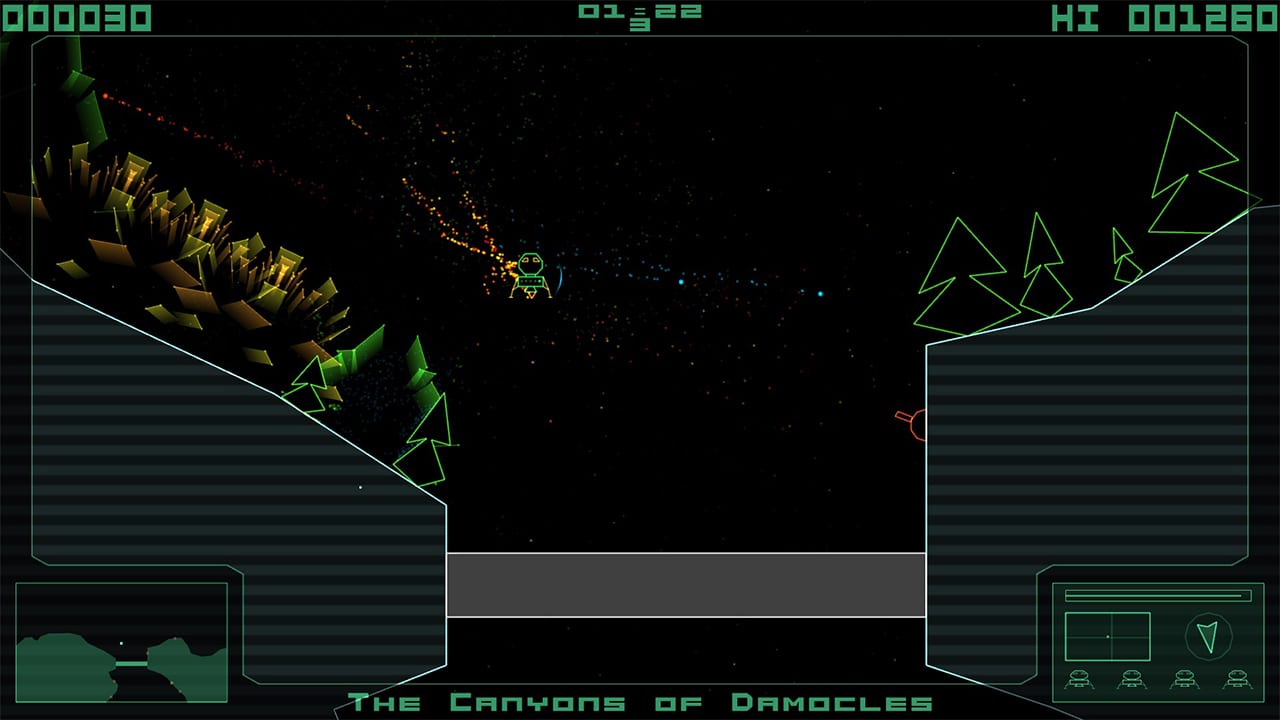Click the landing pad shown in the minimap
The width and height of the screenshot is (1280, 720).
(x=131, y=664)
